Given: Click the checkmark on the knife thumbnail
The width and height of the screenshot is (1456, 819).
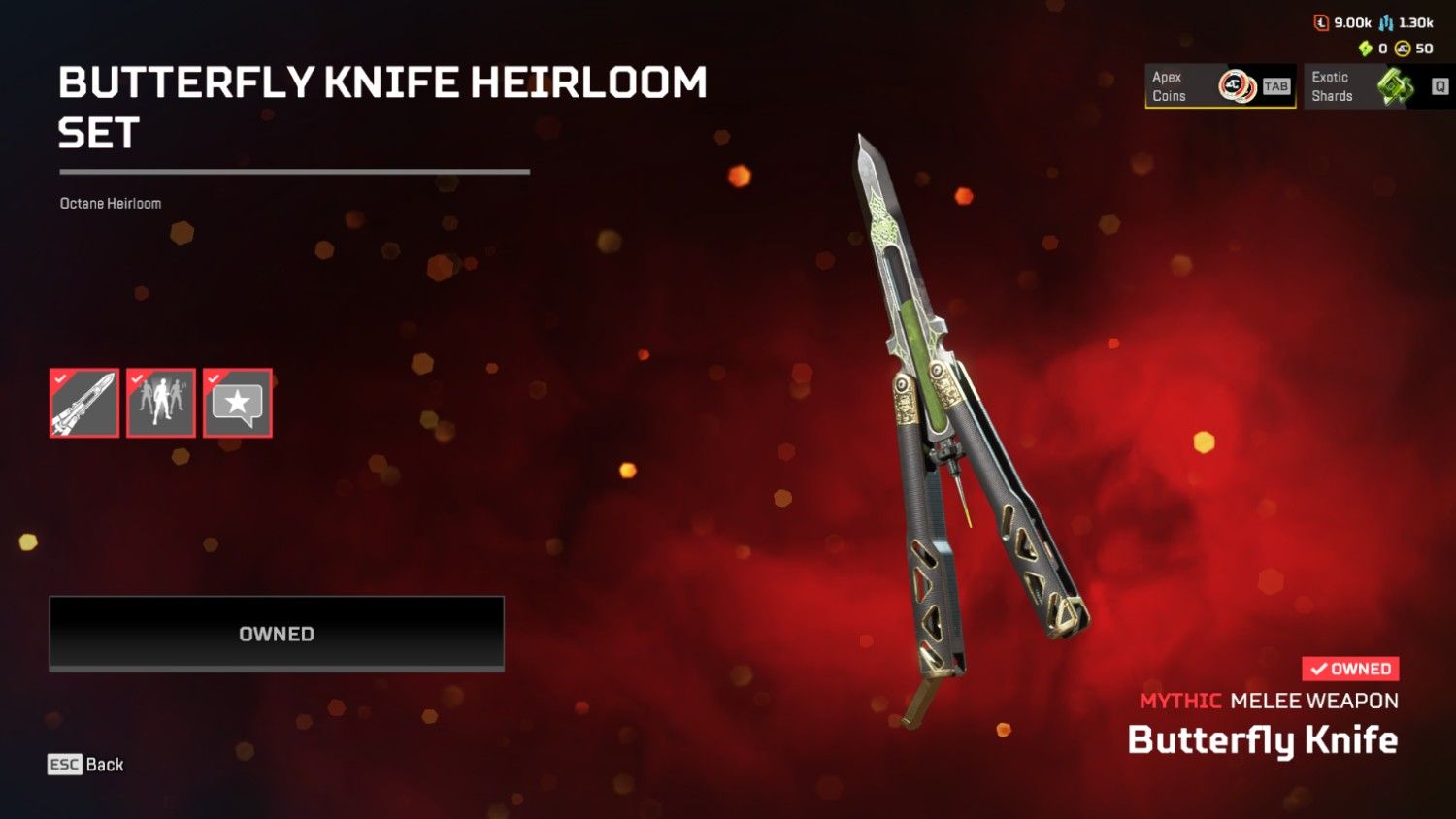Looking at the screenshot, I should tap(60, 379).
